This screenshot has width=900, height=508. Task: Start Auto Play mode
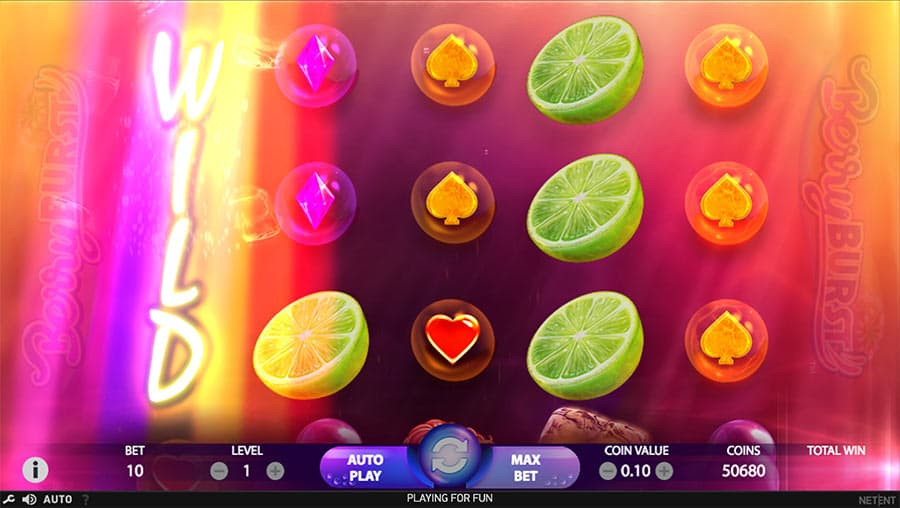tap(365, 468)
